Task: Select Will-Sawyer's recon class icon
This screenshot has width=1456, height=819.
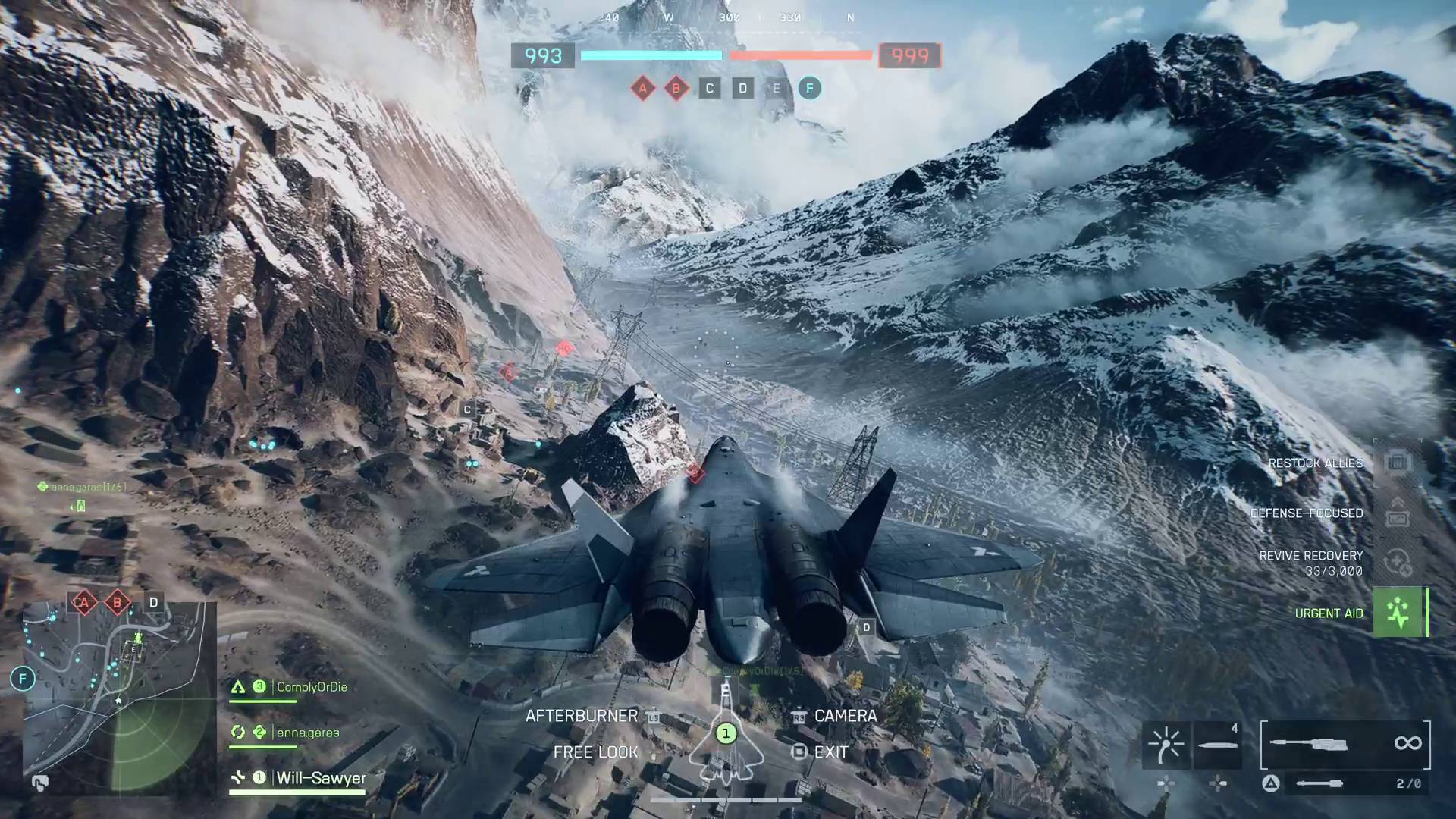Action: (x=237, y=777)
